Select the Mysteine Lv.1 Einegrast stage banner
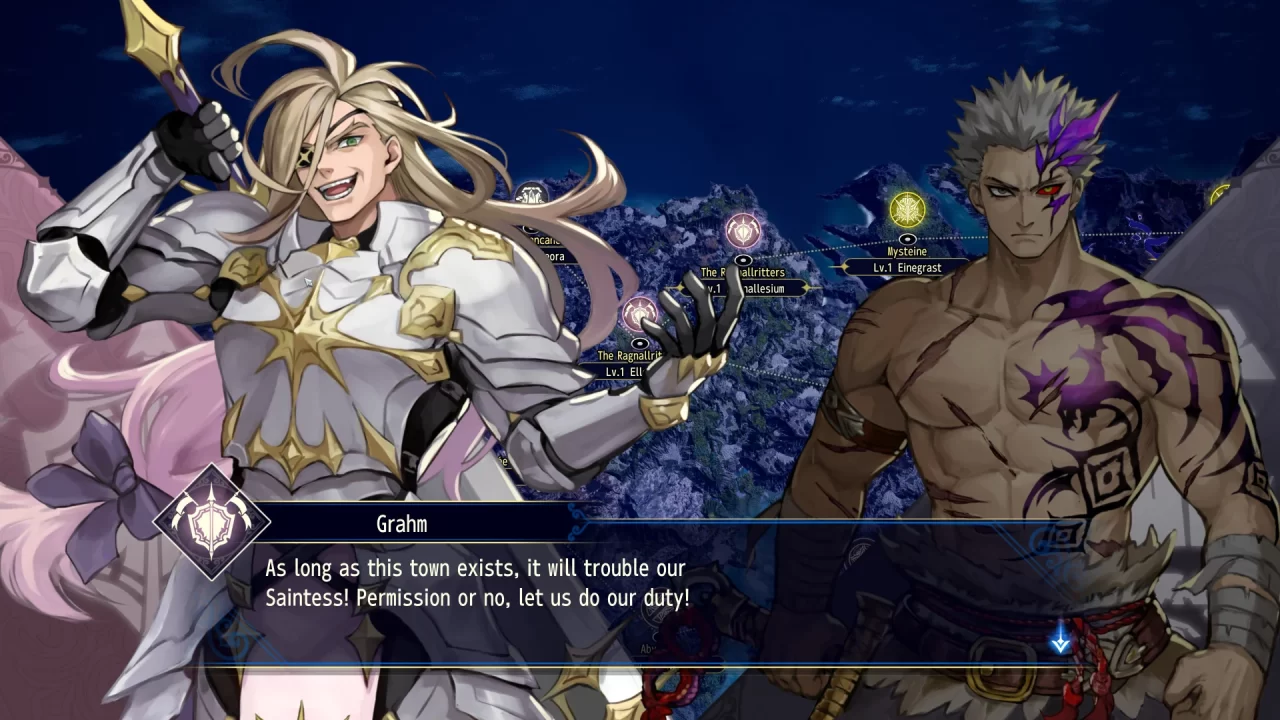The image size is (1280, 720). pos(908,267)
